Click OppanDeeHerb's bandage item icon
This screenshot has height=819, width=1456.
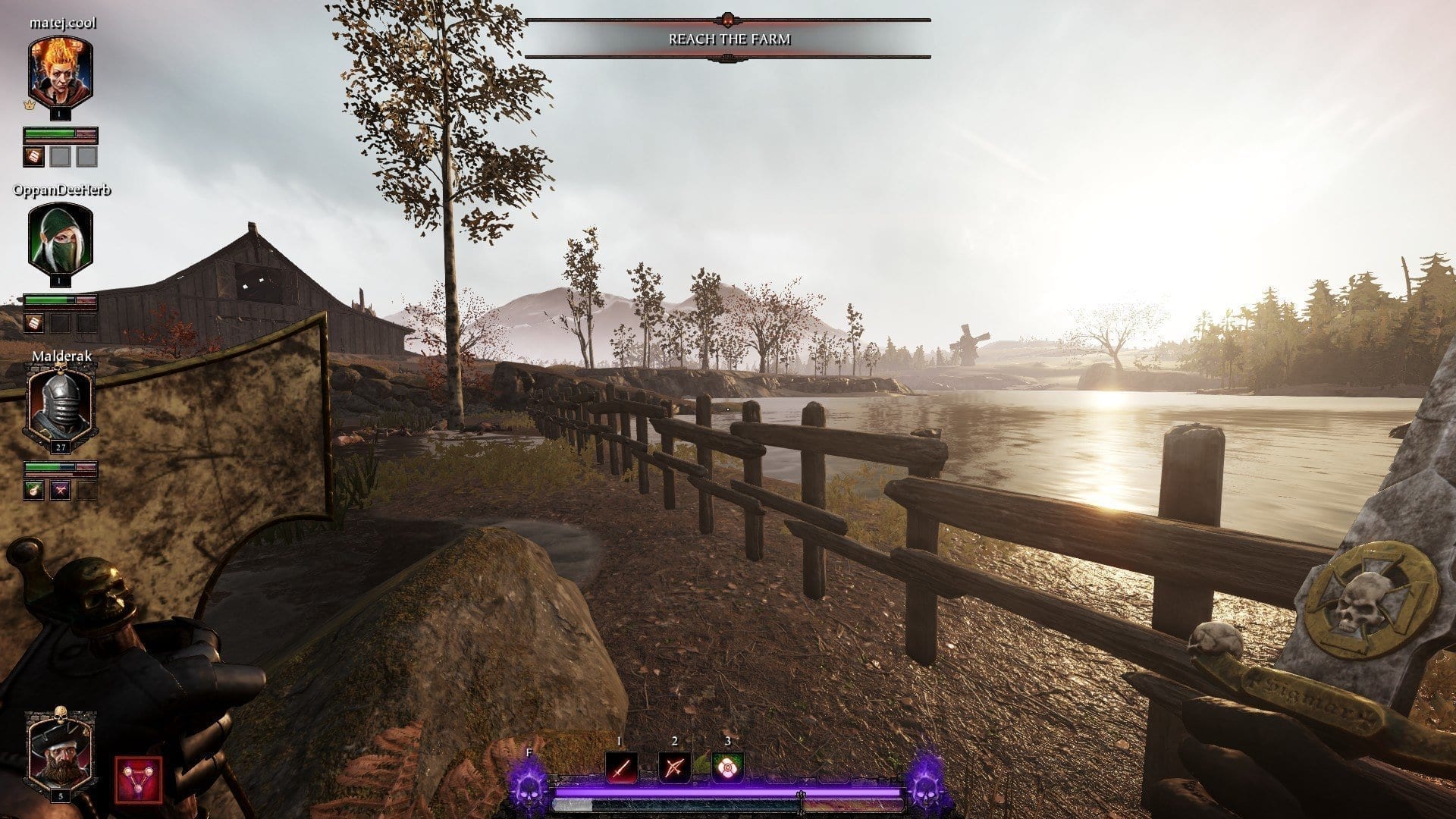(34, 324)
